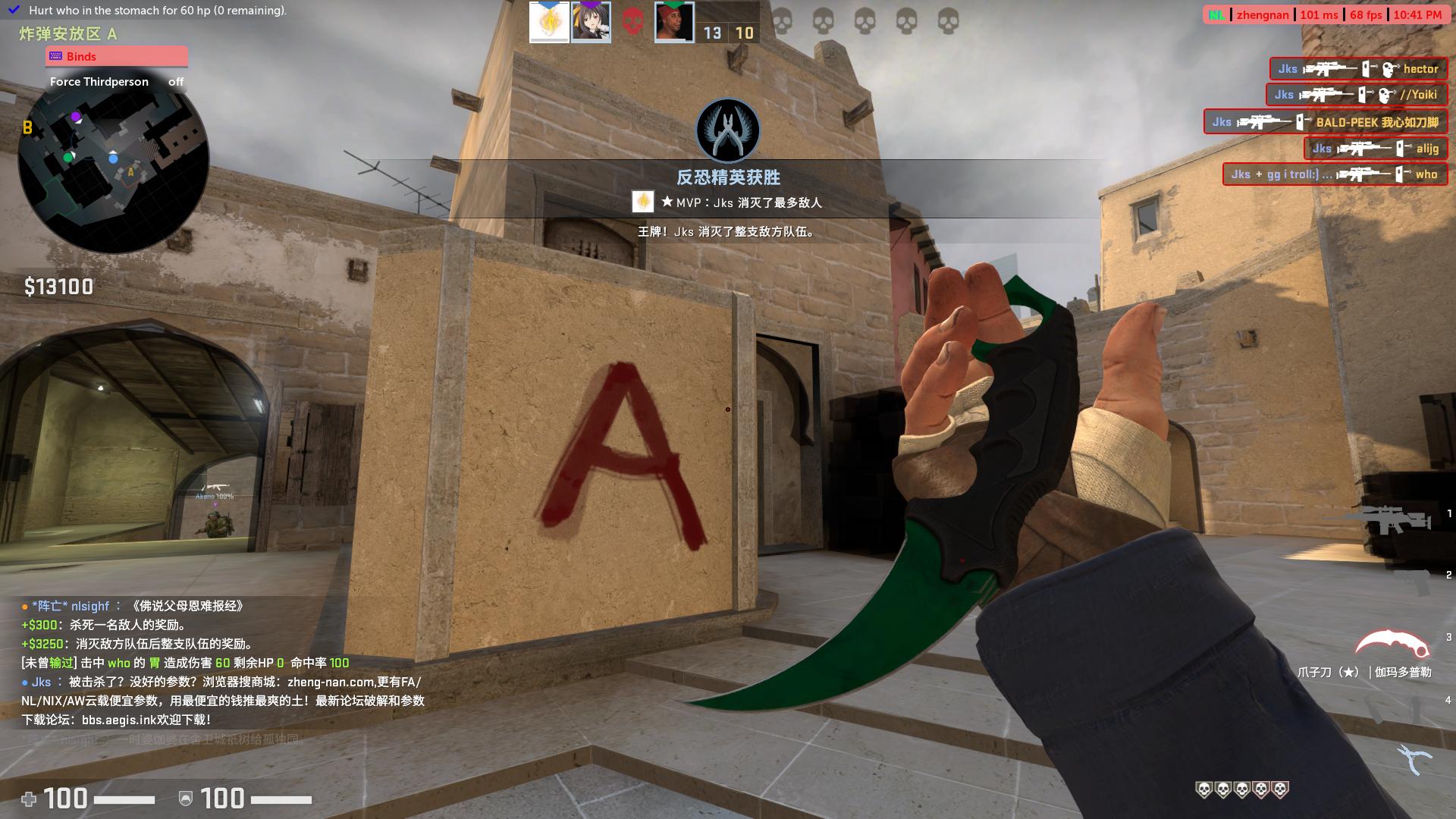Screen dimensions: 1456x819
Task: Click the AWP icon in hector's kill entry
Action: click(1331, 69)
